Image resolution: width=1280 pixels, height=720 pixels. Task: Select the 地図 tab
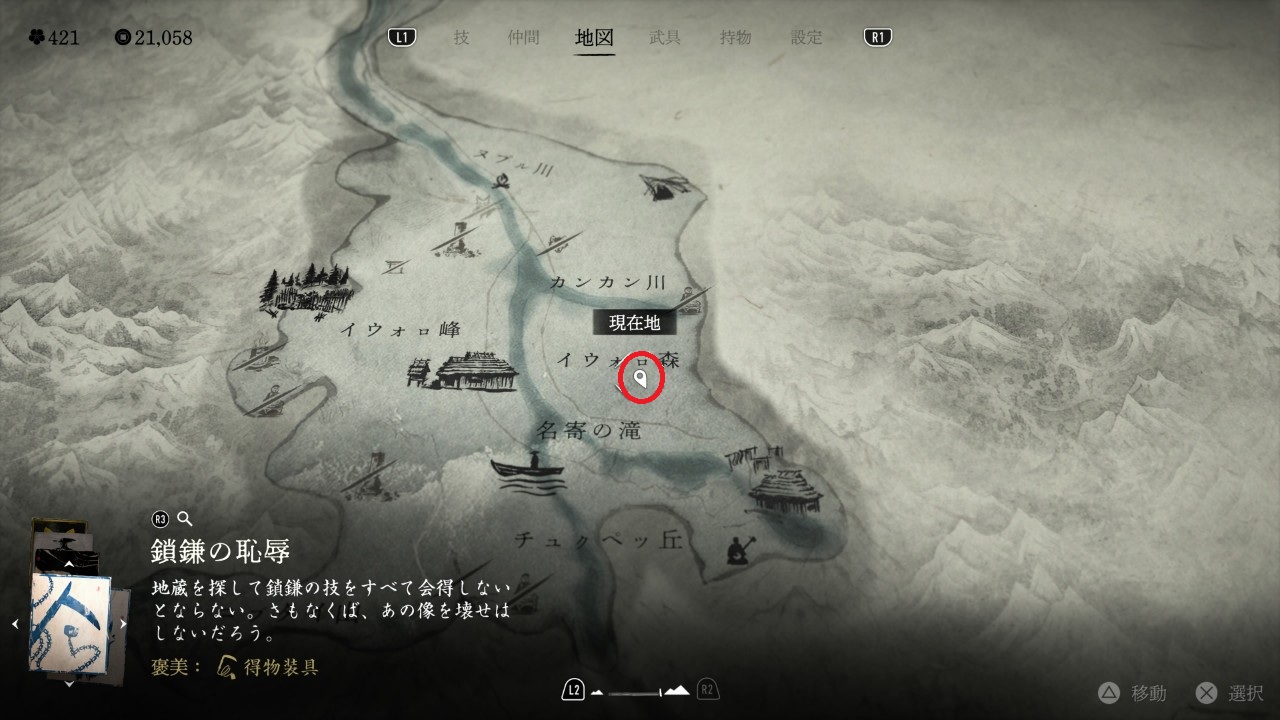(595, 38)
